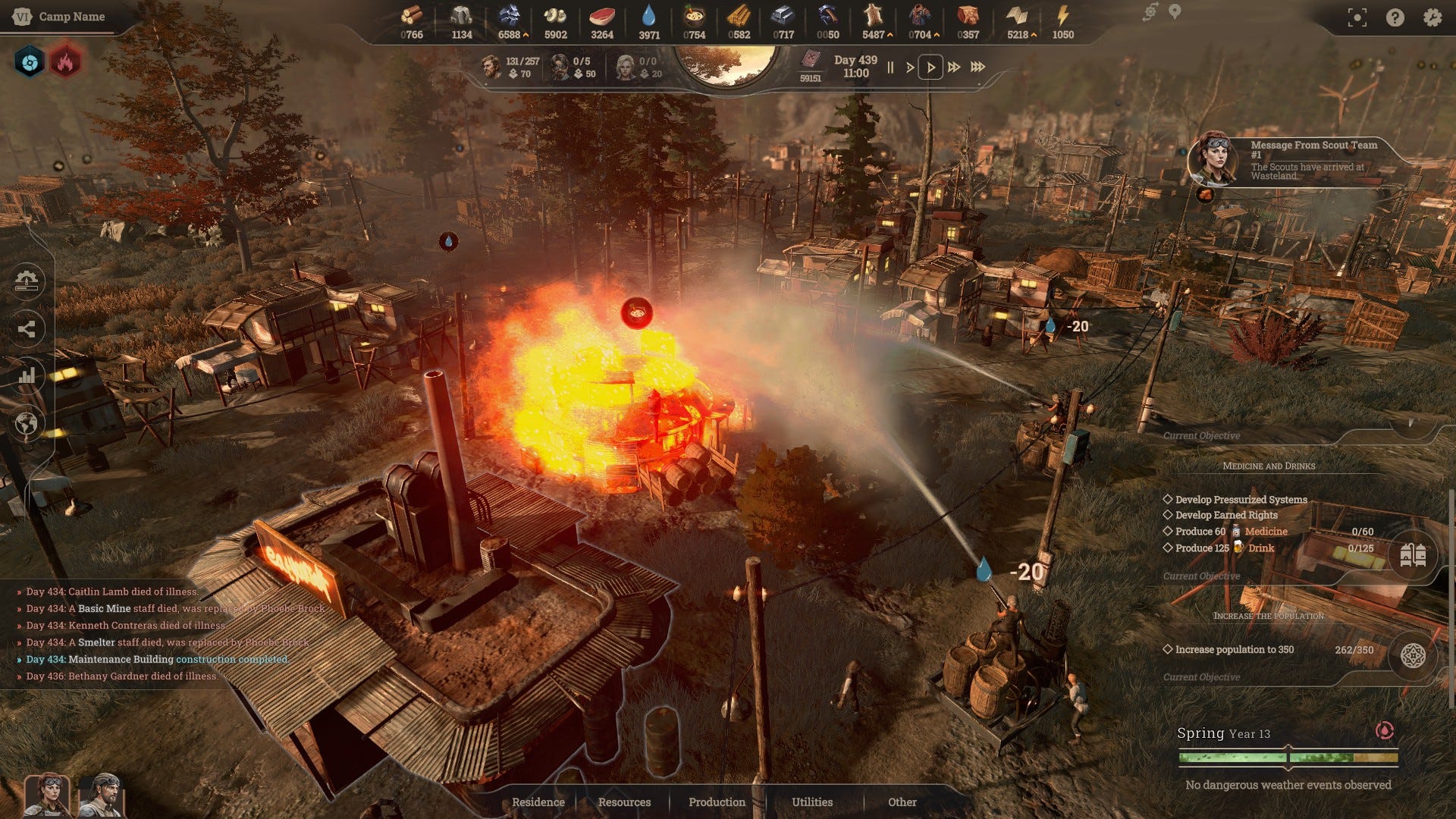Open the help question mark

(1395, 17)
